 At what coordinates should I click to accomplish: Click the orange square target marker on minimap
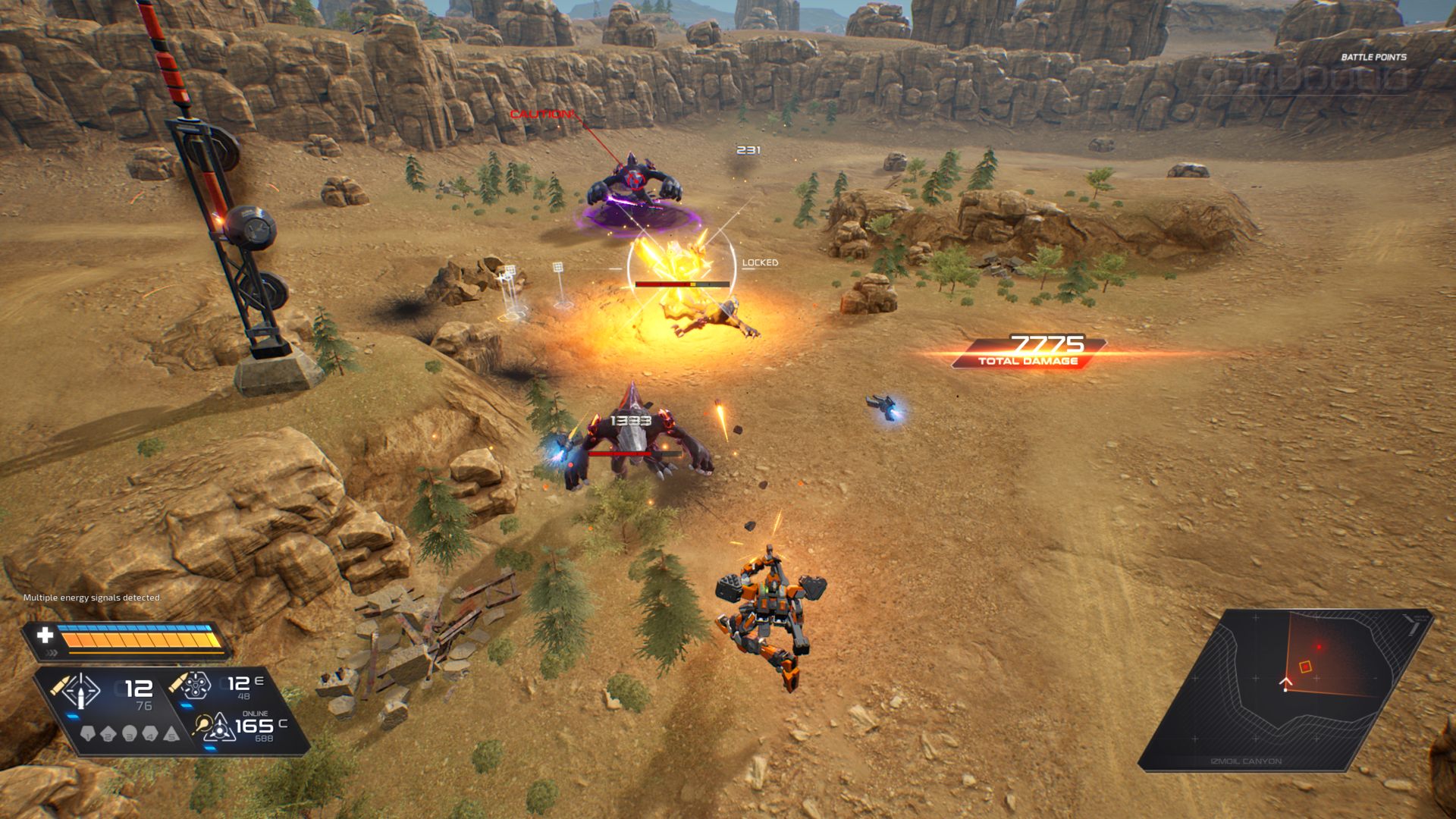click(1305, 667)
